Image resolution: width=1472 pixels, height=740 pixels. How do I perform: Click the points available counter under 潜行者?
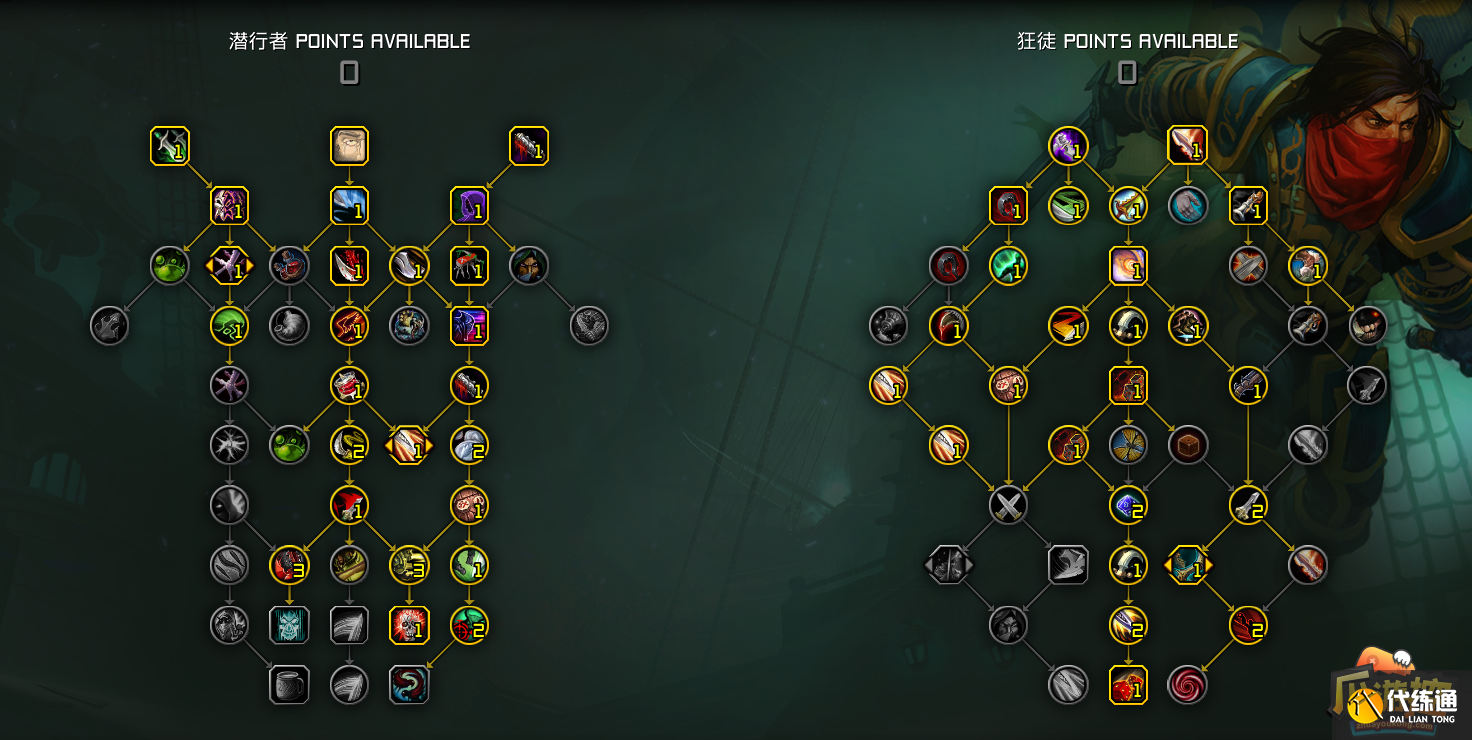(349, 73)
